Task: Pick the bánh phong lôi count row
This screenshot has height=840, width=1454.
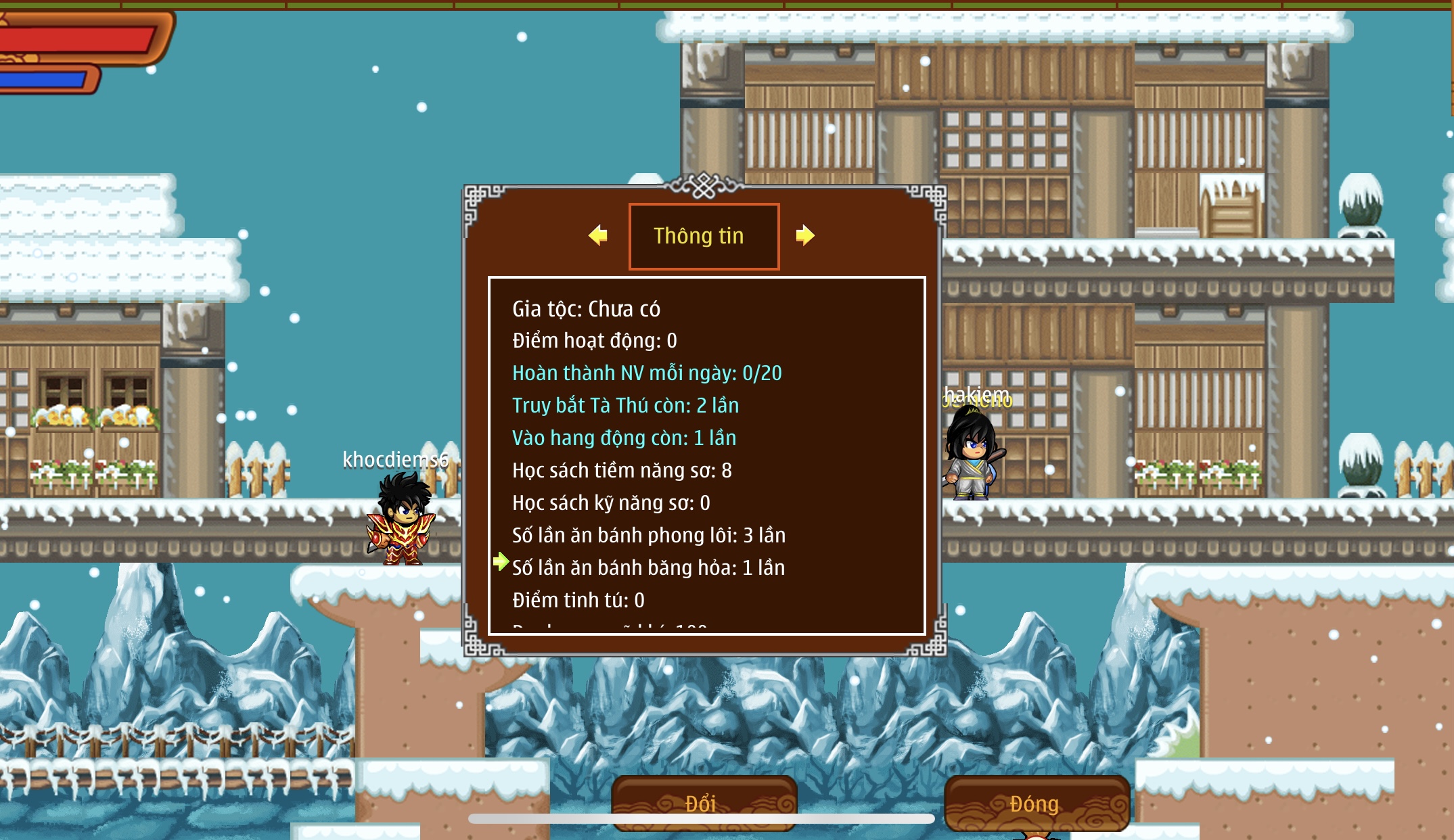Action: [648, 536]
